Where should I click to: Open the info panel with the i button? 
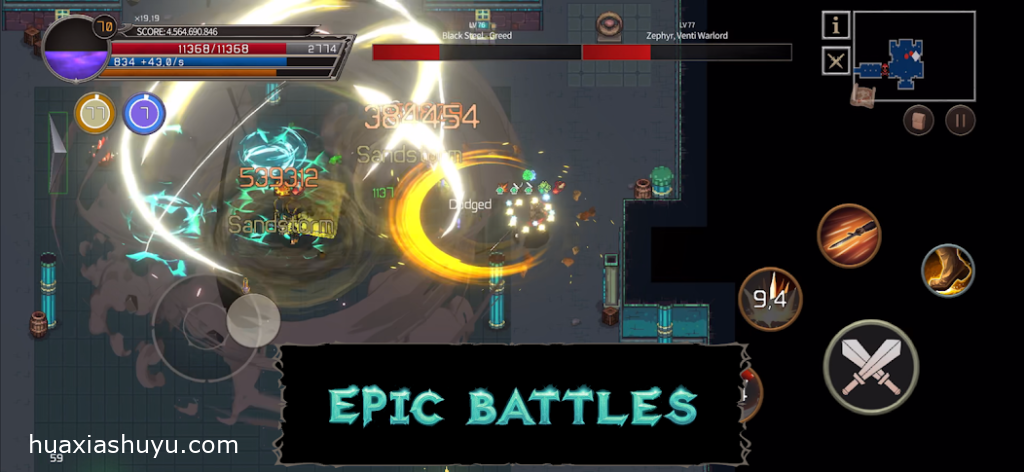(836, 25)
